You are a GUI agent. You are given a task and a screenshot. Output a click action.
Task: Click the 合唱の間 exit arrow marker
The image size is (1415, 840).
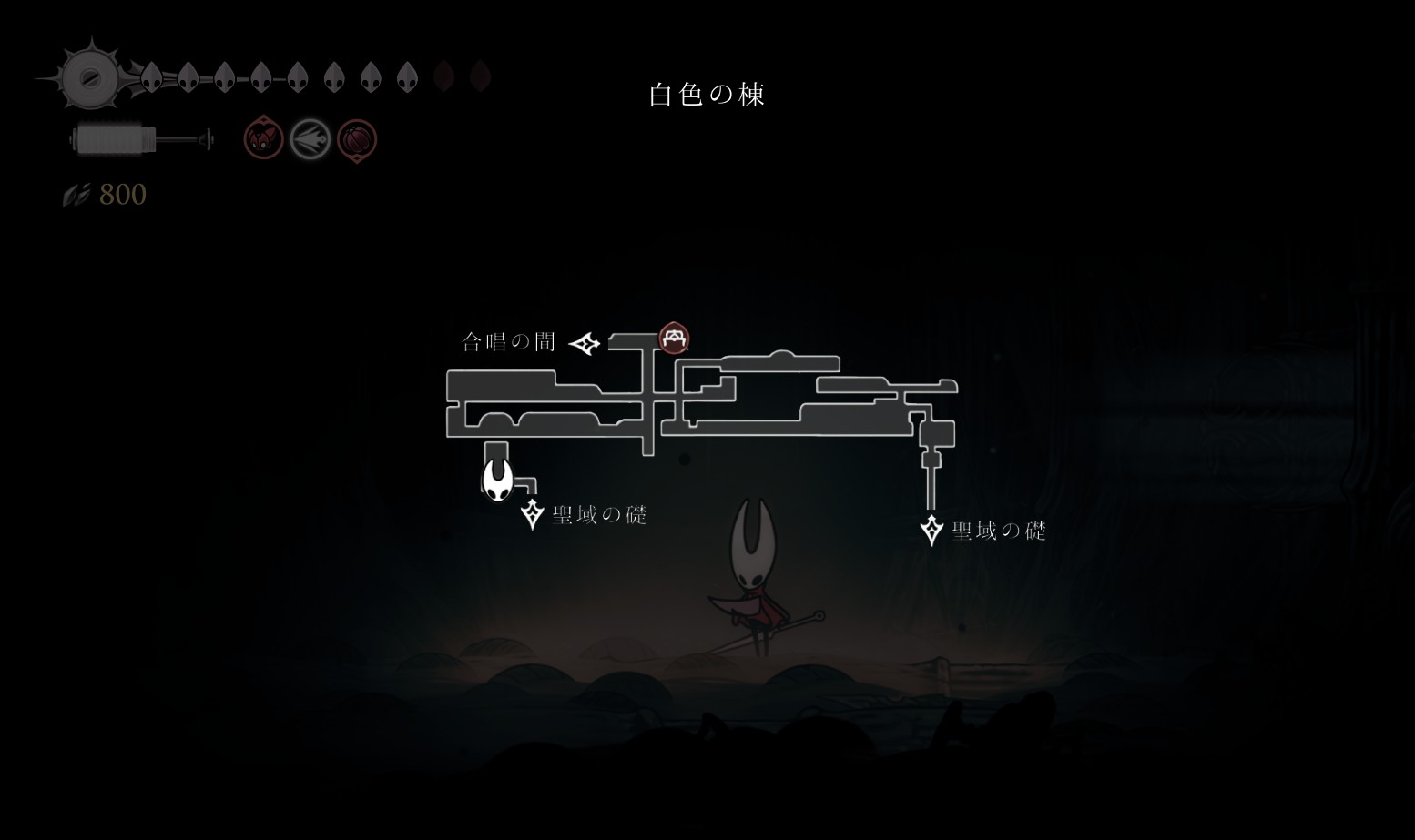pos(585,343)
